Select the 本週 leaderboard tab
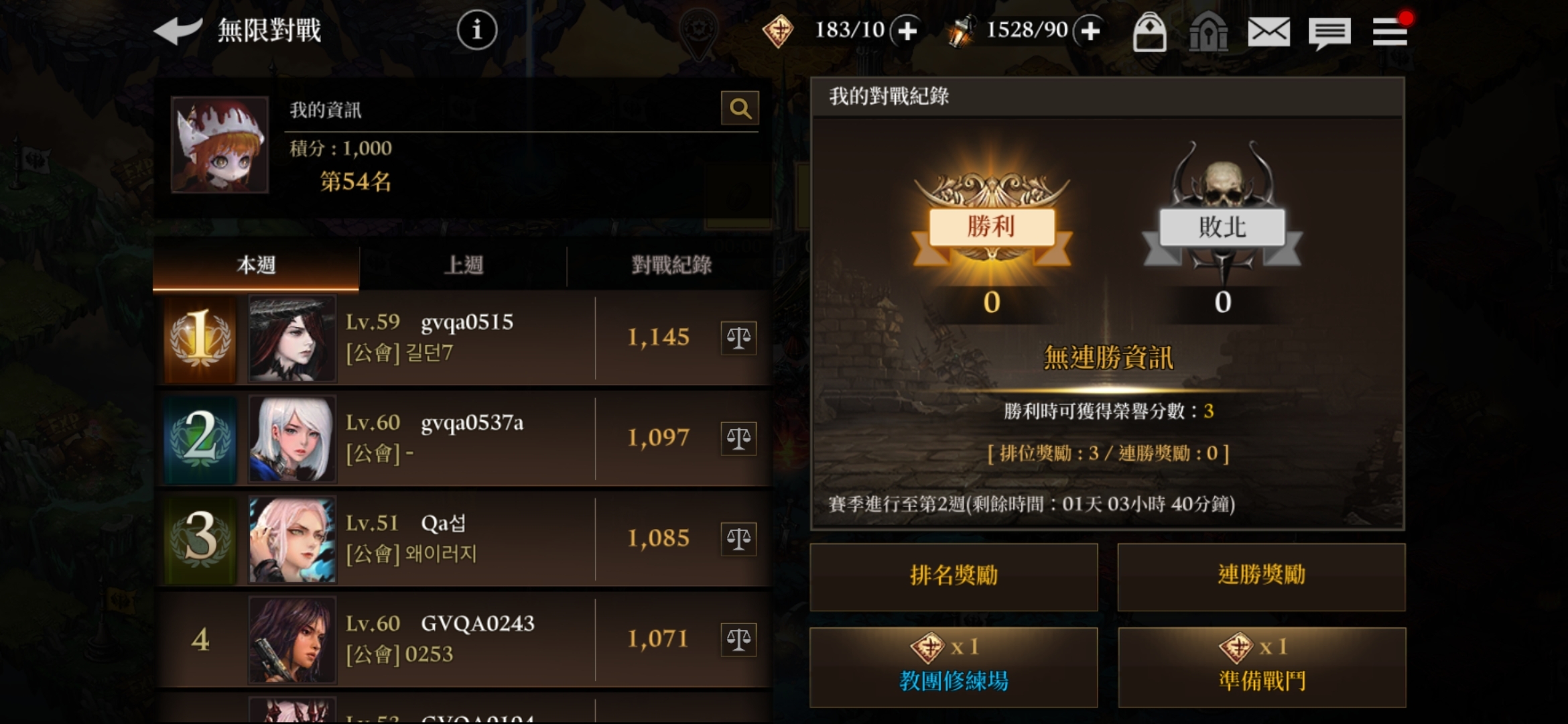 pyautogui.click(x=257, y=265)
